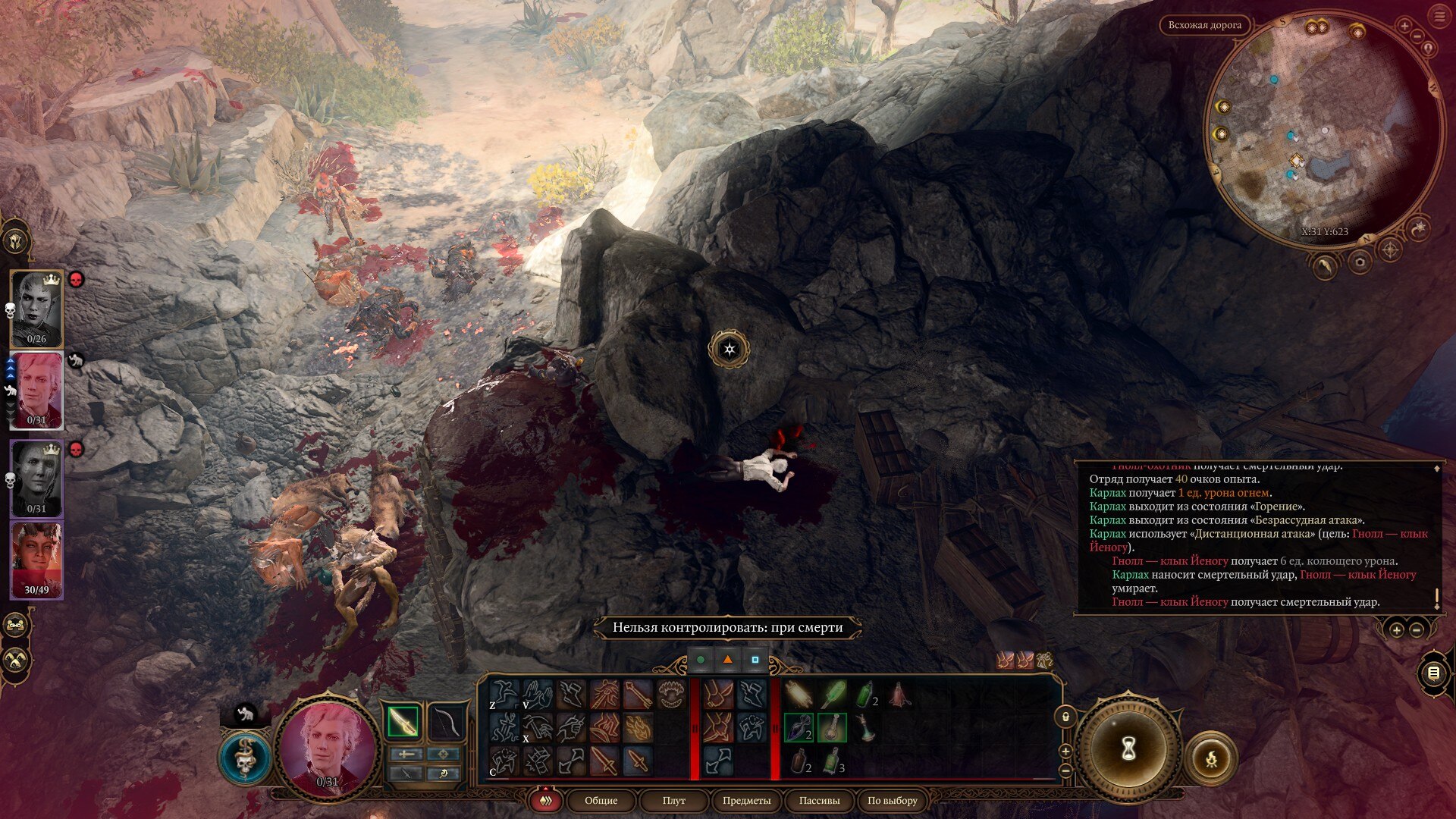The width and height of the screenshot is (1456, 819).
Task: Switch to the Общие hotbar tab
Action: [601, 800]
